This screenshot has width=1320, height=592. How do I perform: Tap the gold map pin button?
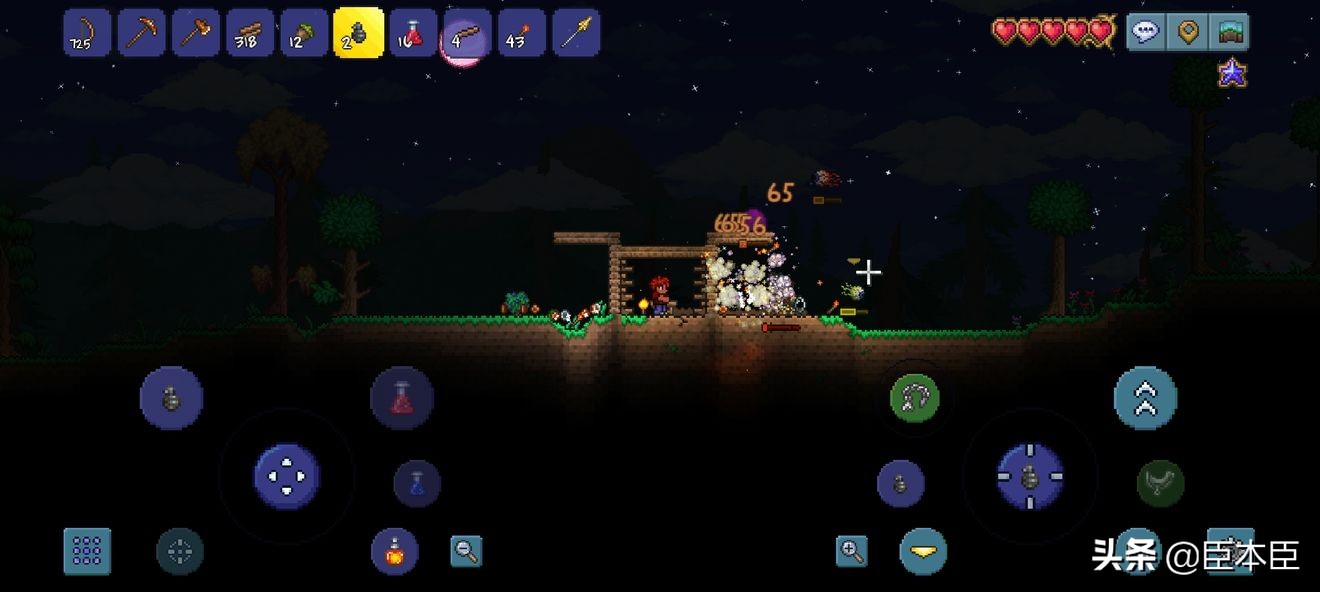pyautogui.click(x=1187, y=32)
